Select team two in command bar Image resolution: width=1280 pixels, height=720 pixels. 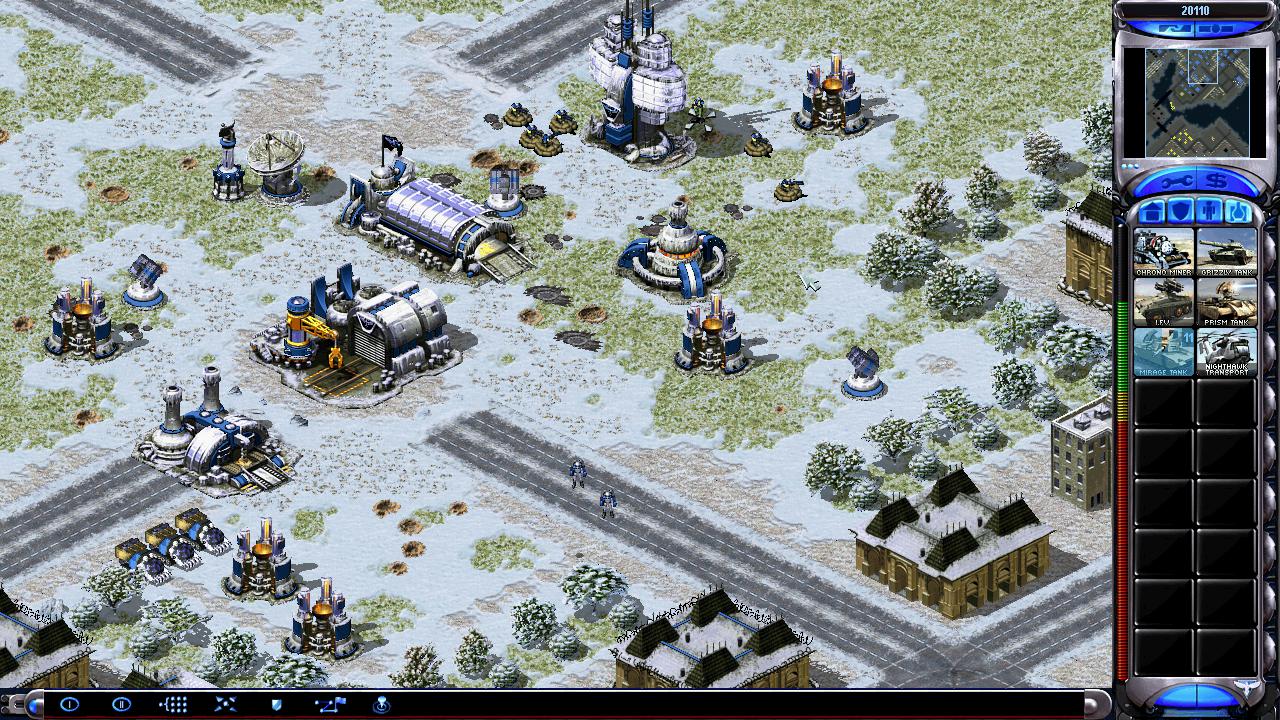point(121,704)
